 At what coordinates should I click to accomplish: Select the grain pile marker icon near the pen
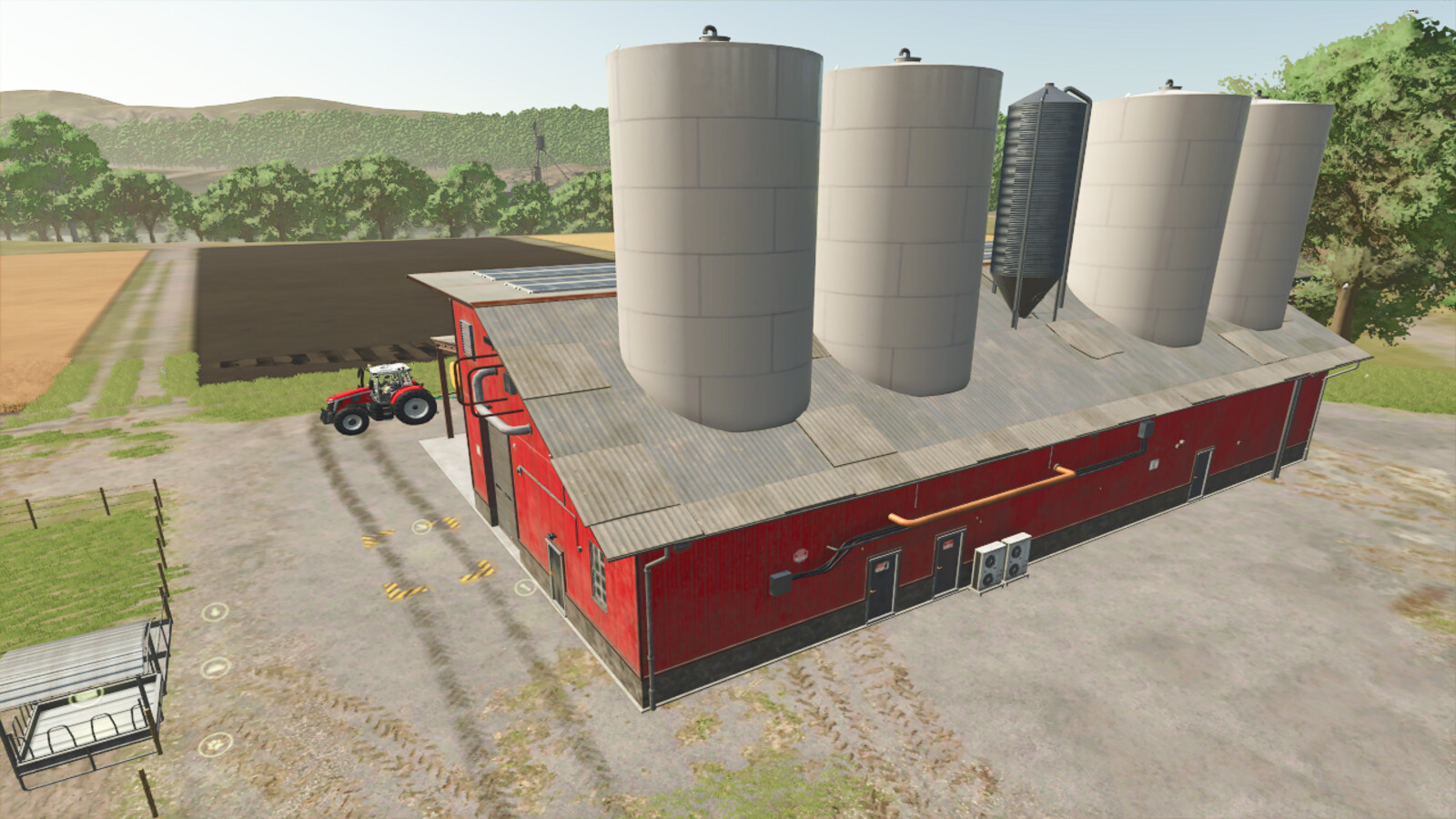(214, 667)
